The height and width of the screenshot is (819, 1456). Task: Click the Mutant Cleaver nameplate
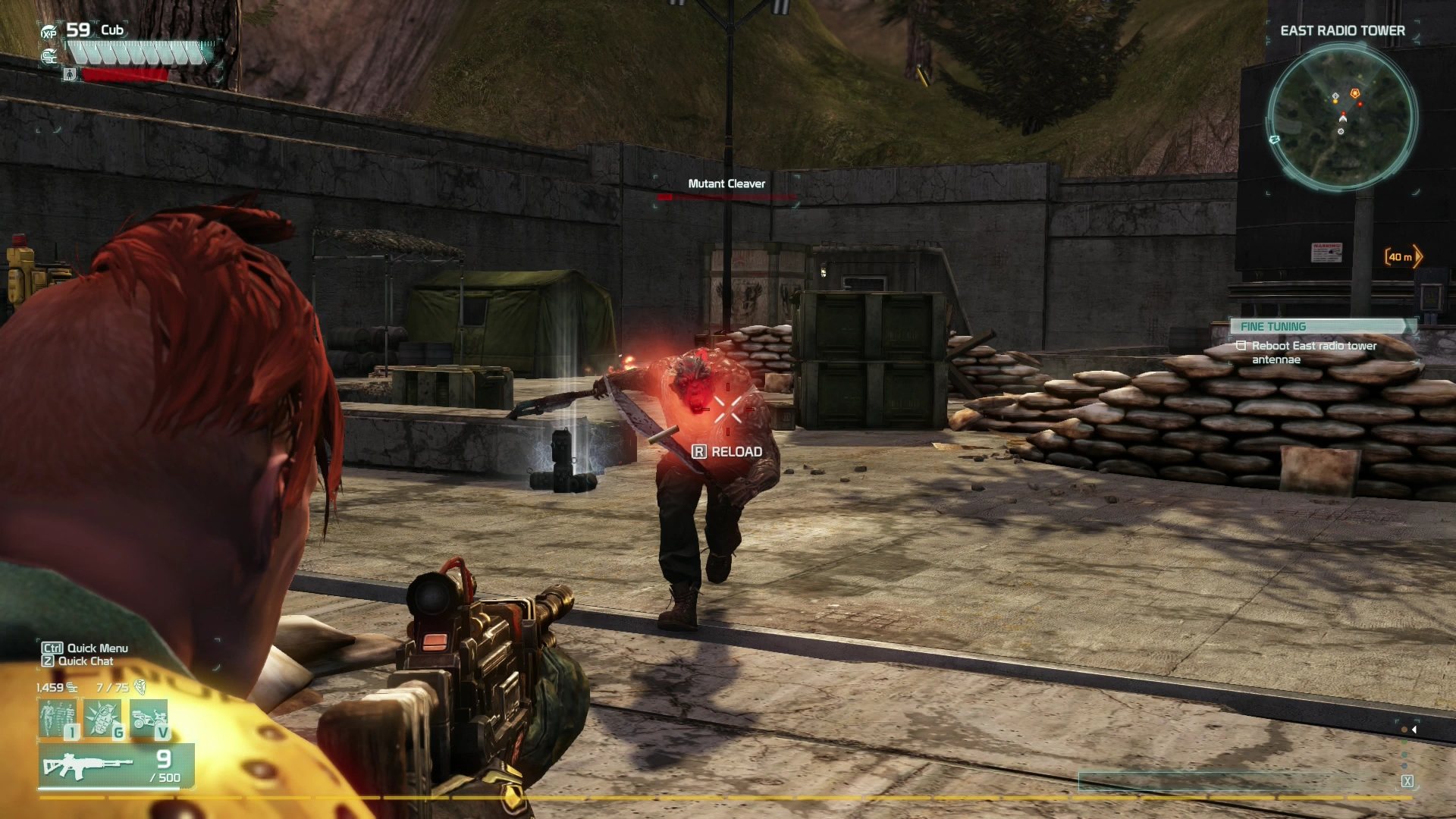tap(726, 184)
